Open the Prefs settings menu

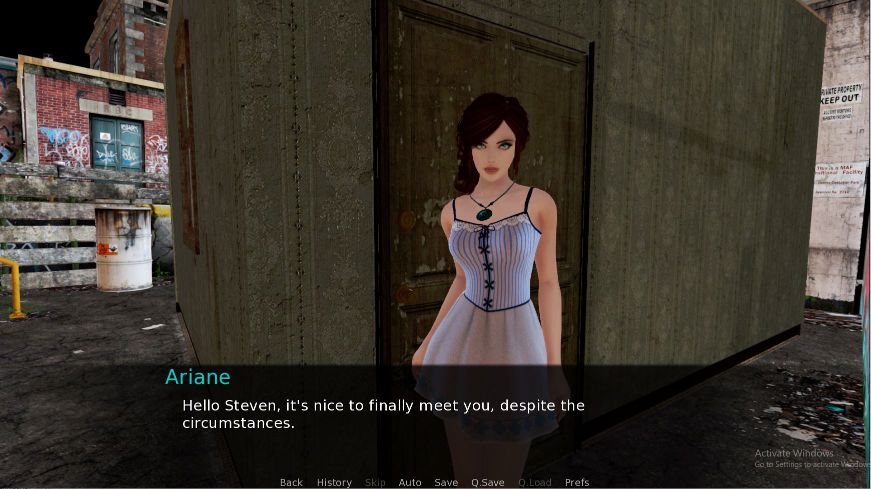click(577, 482)
